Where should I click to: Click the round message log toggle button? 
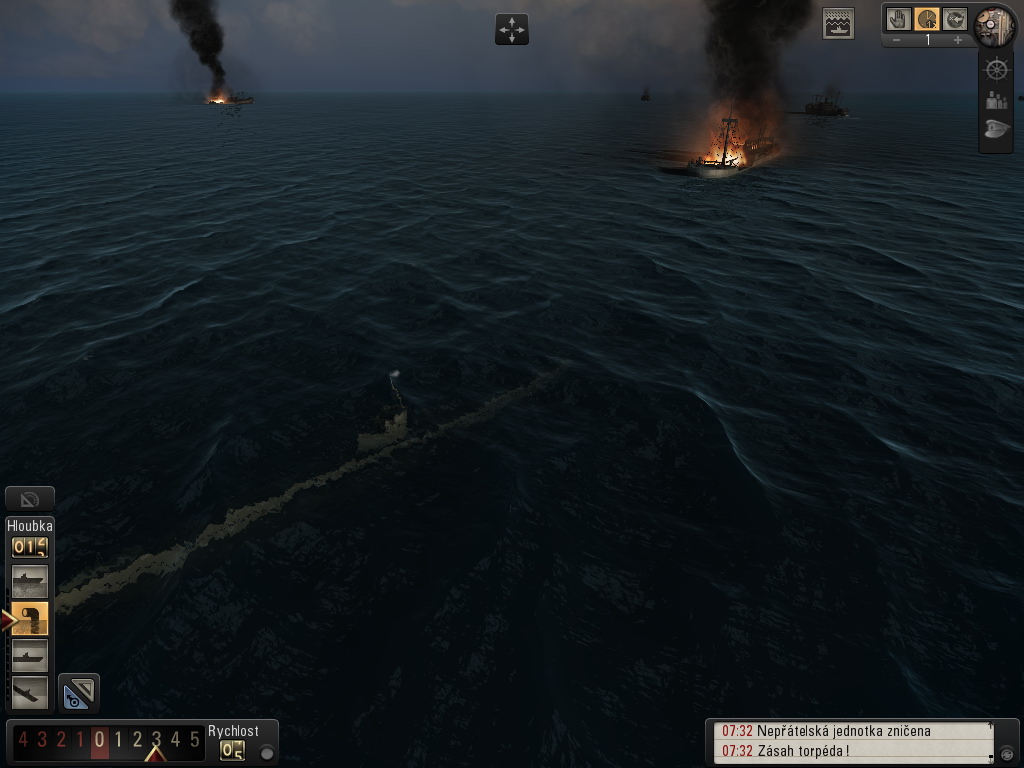(1007, 753)
